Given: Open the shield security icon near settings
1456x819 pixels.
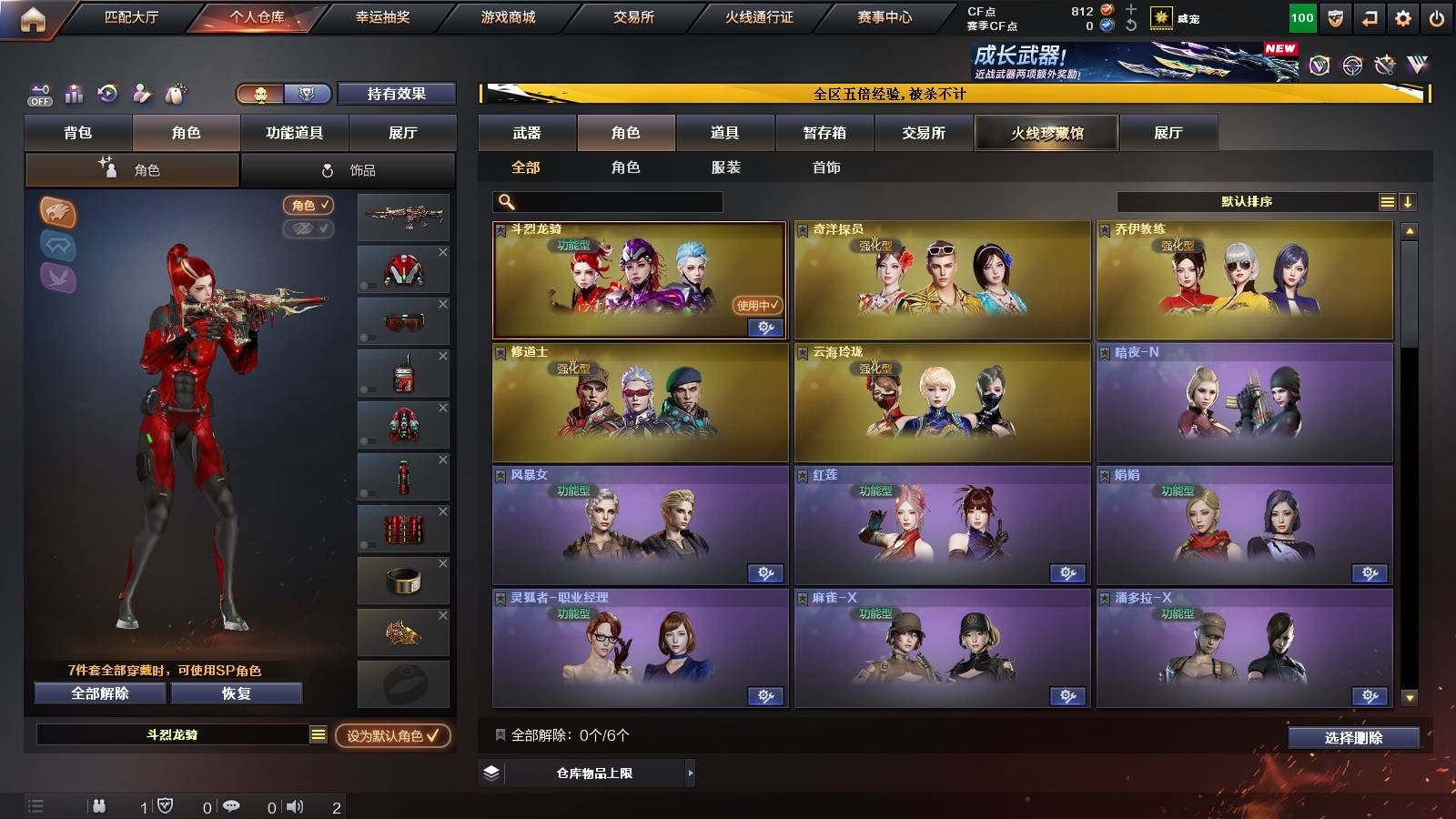Looking at the screenshot, I should point(1335,17).
